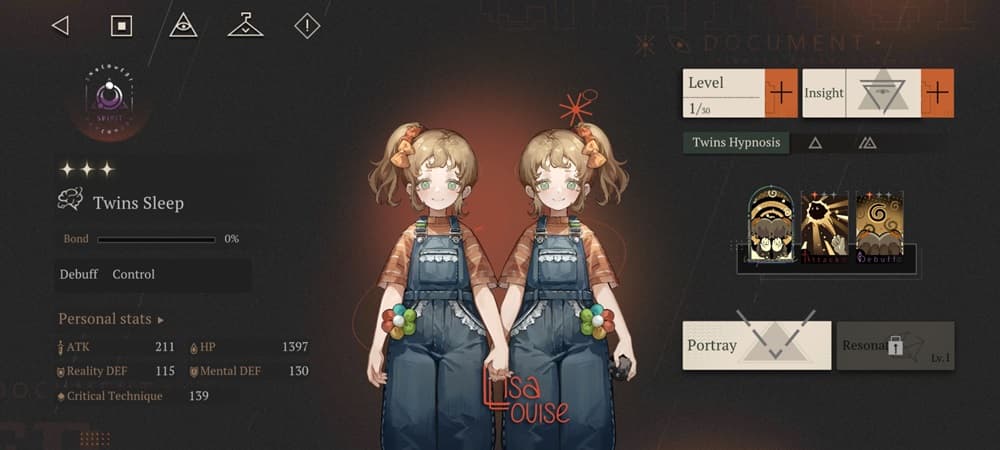Open the eye-in-triangle icon
Image resolution: width=1000 pixels, height=450 pixels.
(183, 26)
